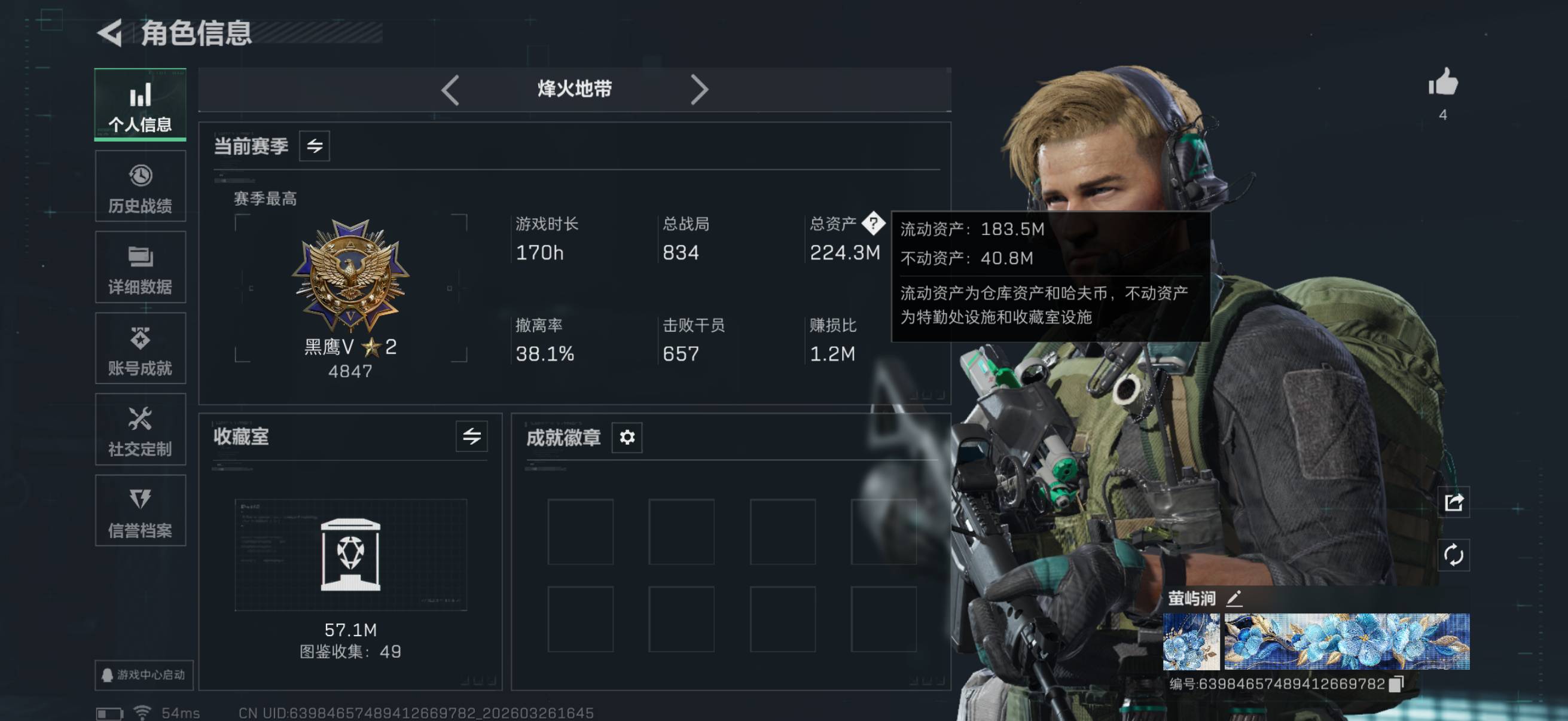The width and height of the screenshot is (1568, 721).
Task: Switch to next game mode with right arrow
Action: 700,90
